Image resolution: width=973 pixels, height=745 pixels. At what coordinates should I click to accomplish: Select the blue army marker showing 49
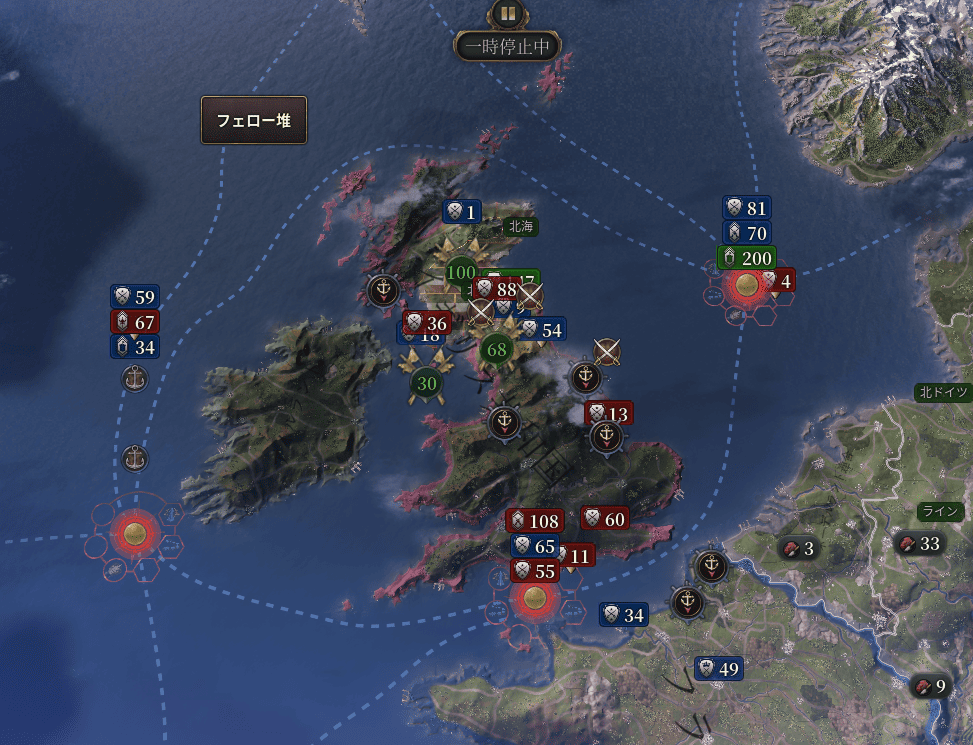tap(719, 669)
